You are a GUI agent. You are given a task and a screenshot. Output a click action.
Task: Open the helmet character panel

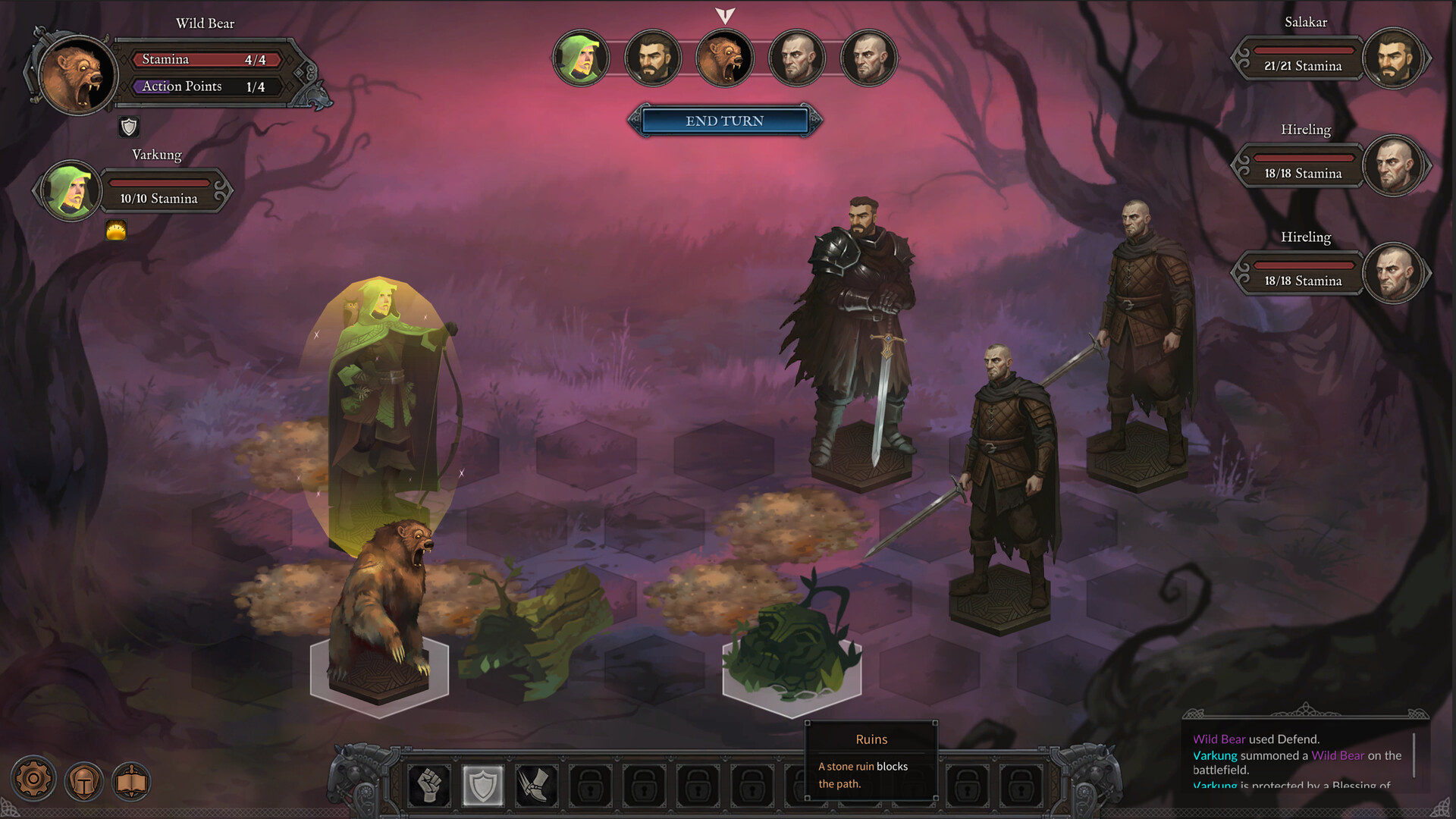(x=83, y=780)
